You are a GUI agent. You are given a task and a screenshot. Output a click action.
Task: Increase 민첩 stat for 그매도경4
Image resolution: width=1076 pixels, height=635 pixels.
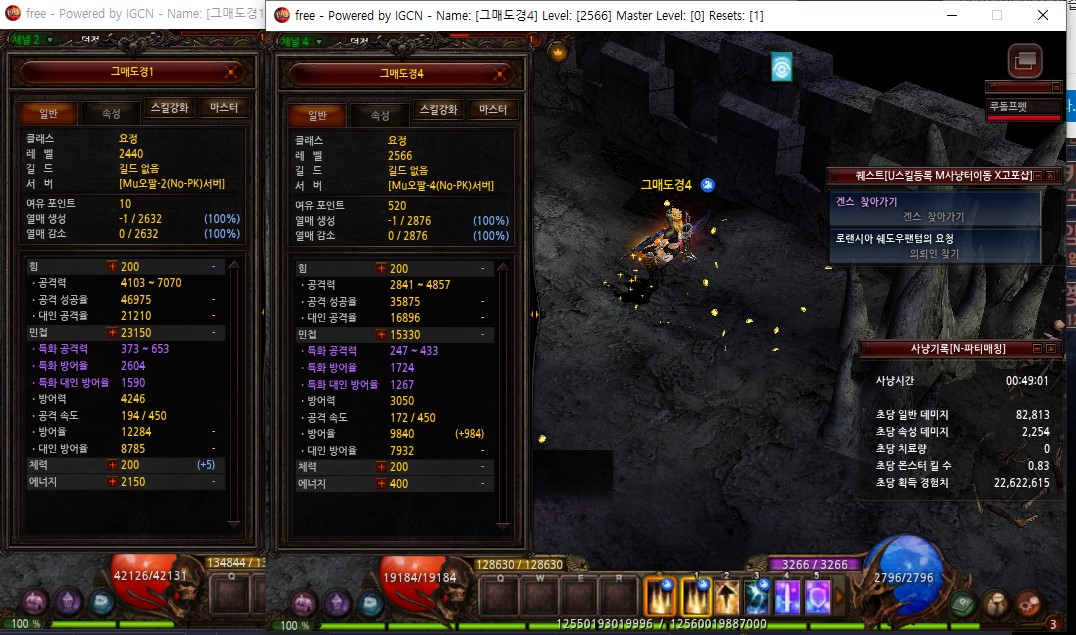[380, 334]
